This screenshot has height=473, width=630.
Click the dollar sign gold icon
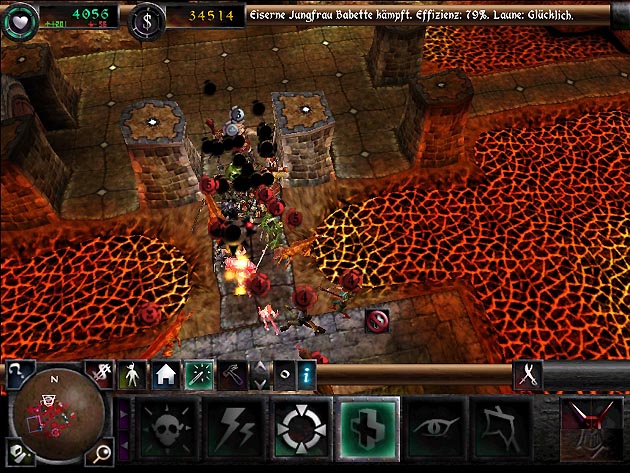click(x=147, y=15)
